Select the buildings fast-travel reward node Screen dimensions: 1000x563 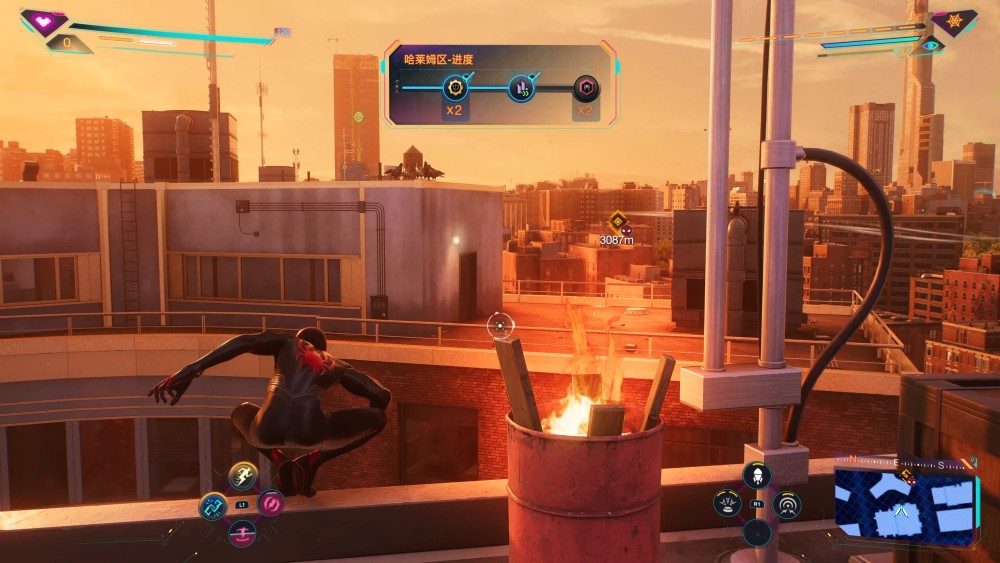pyautogui.click(x=521, y=88)
